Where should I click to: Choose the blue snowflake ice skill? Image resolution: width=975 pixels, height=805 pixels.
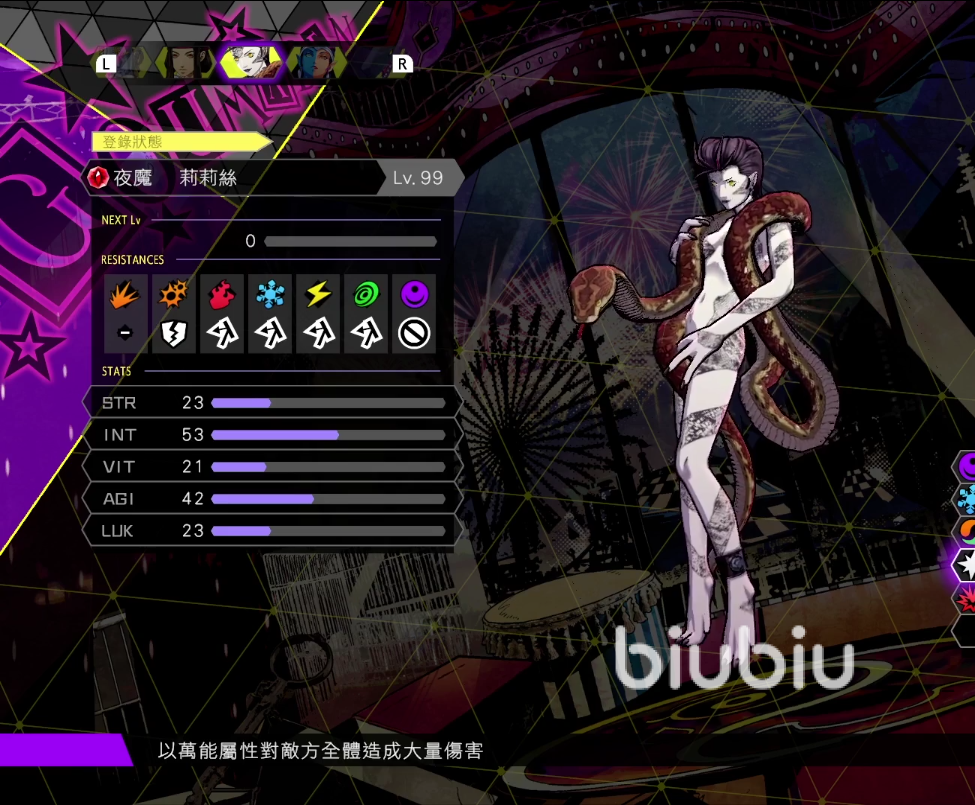(967, 498)
